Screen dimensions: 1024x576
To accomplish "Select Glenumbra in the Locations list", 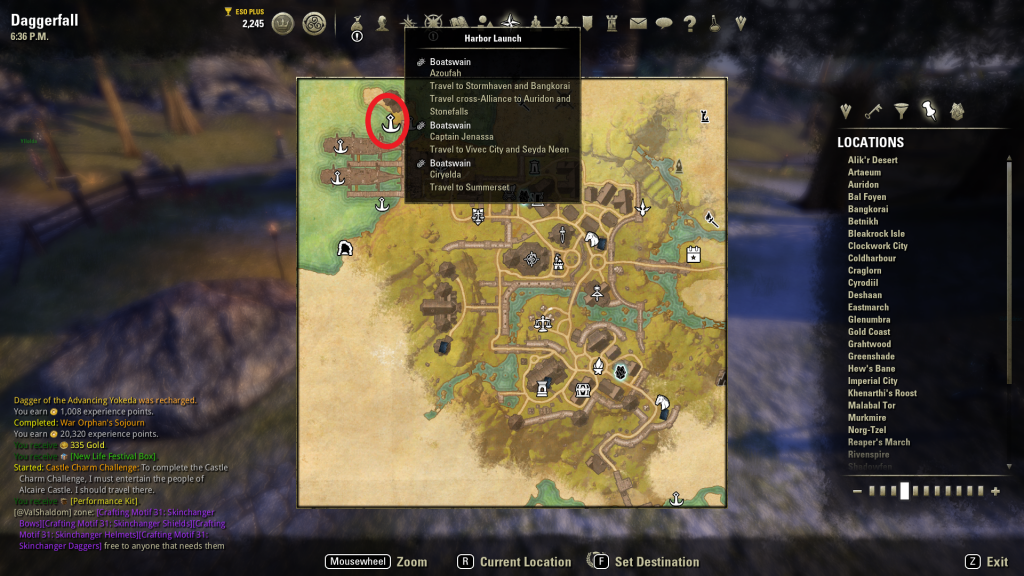I will pyautogui.click(x=868, y=320).
